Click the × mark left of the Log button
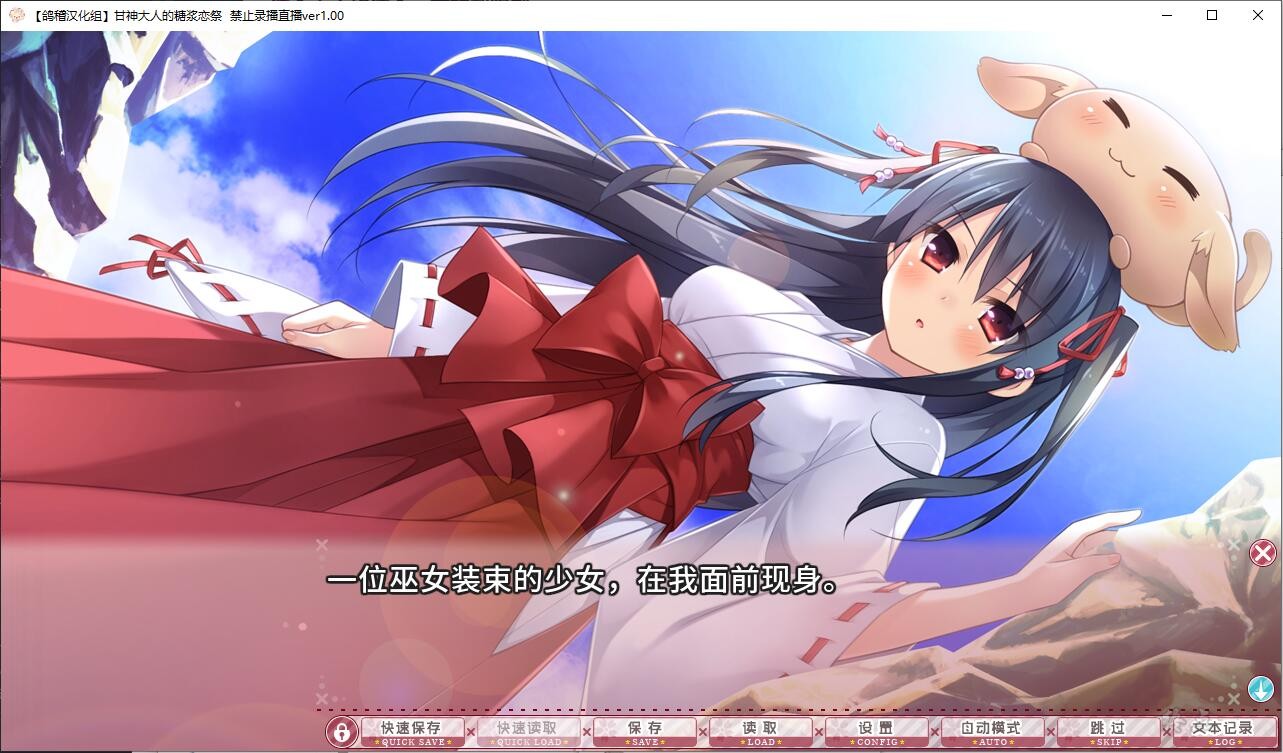Image resolution: width=1283 pixels, height=753 pixels. tap(1164, 732)
